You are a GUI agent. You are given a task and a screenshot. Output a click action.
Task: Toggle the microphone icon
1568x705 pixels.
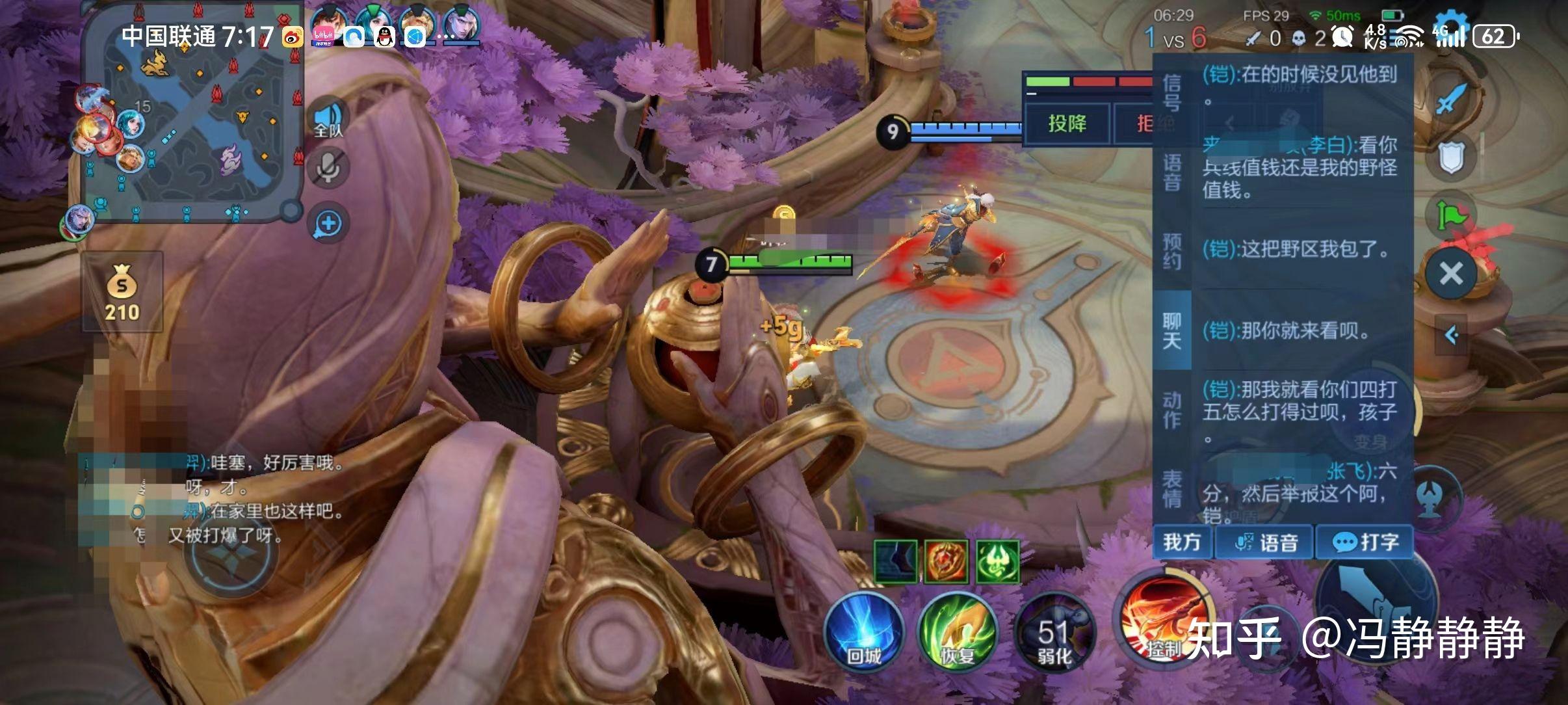[x=328, y=168]
